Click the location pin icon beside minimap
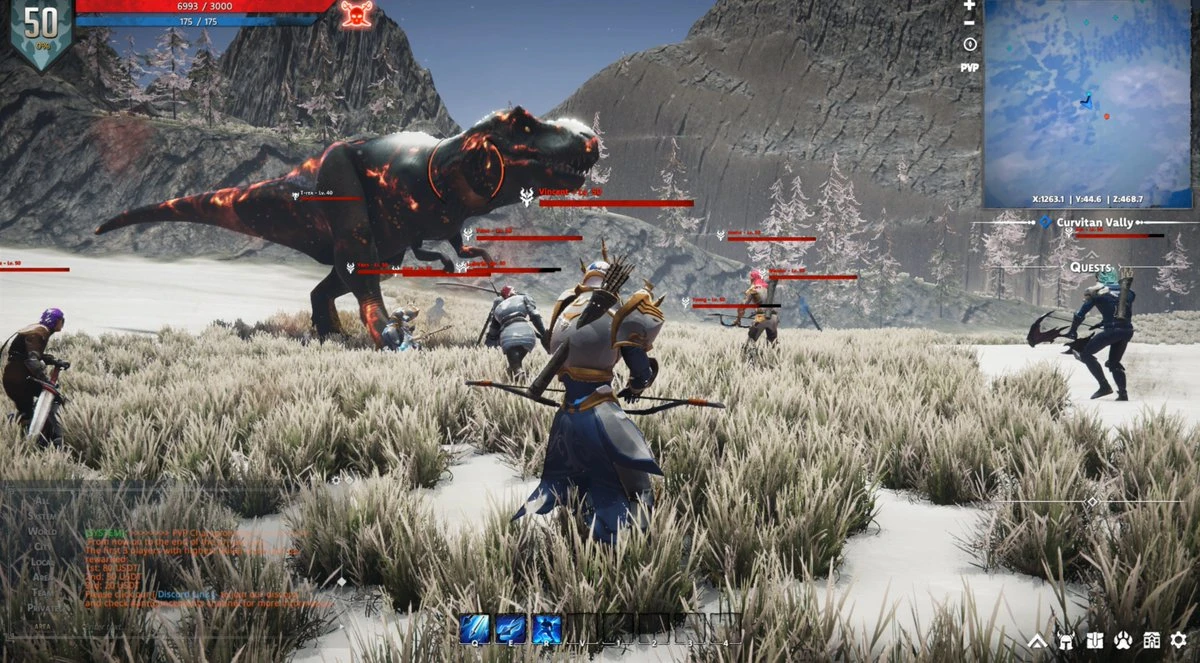Screen dimensions: 1200x663 coord(969,45)
